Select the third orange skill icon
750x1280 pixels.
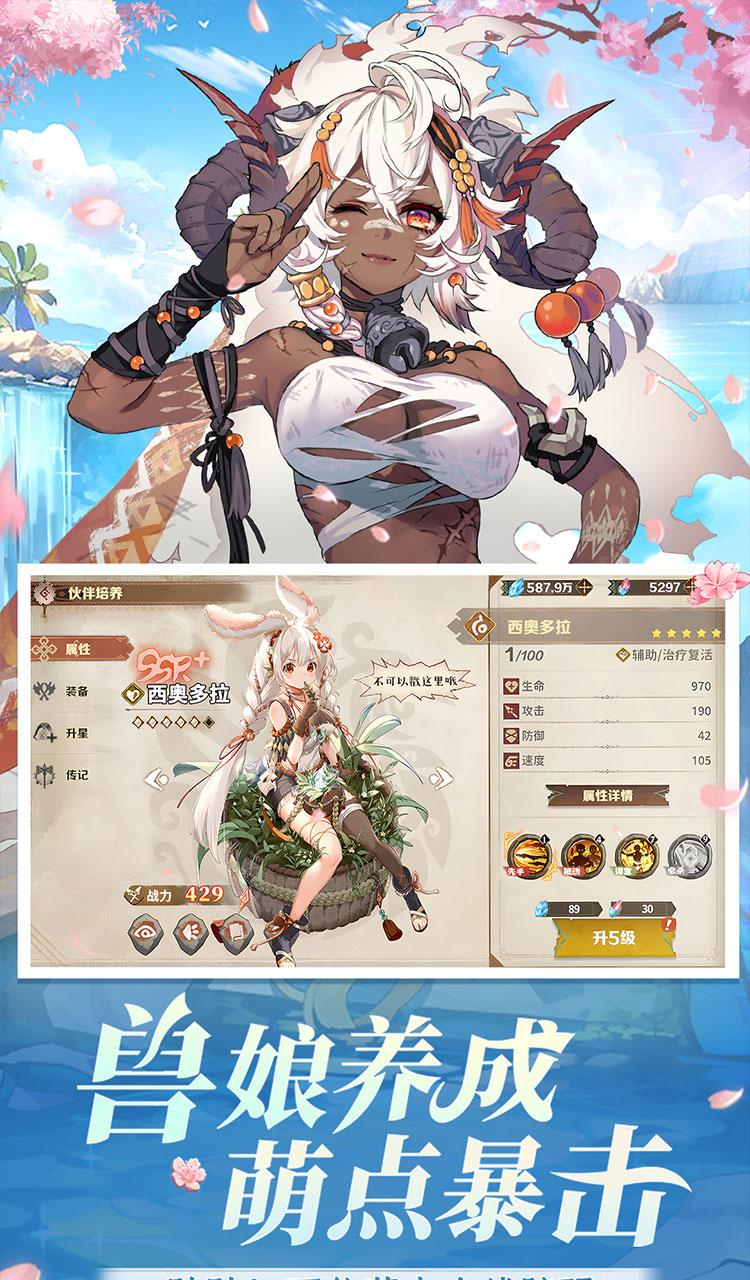coord(636,856)
